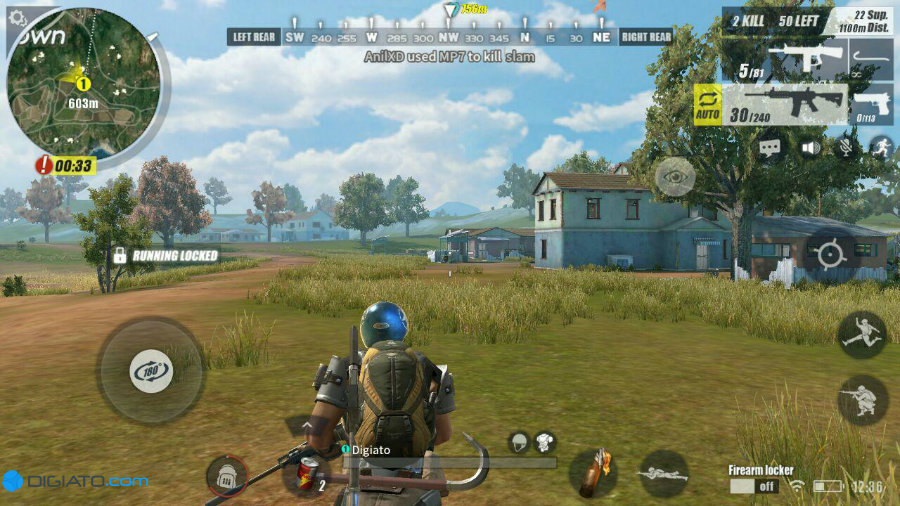This screenshot has height=506, width=900.
Task: Switch fire mode from AUTO
Action: [705, 104]
